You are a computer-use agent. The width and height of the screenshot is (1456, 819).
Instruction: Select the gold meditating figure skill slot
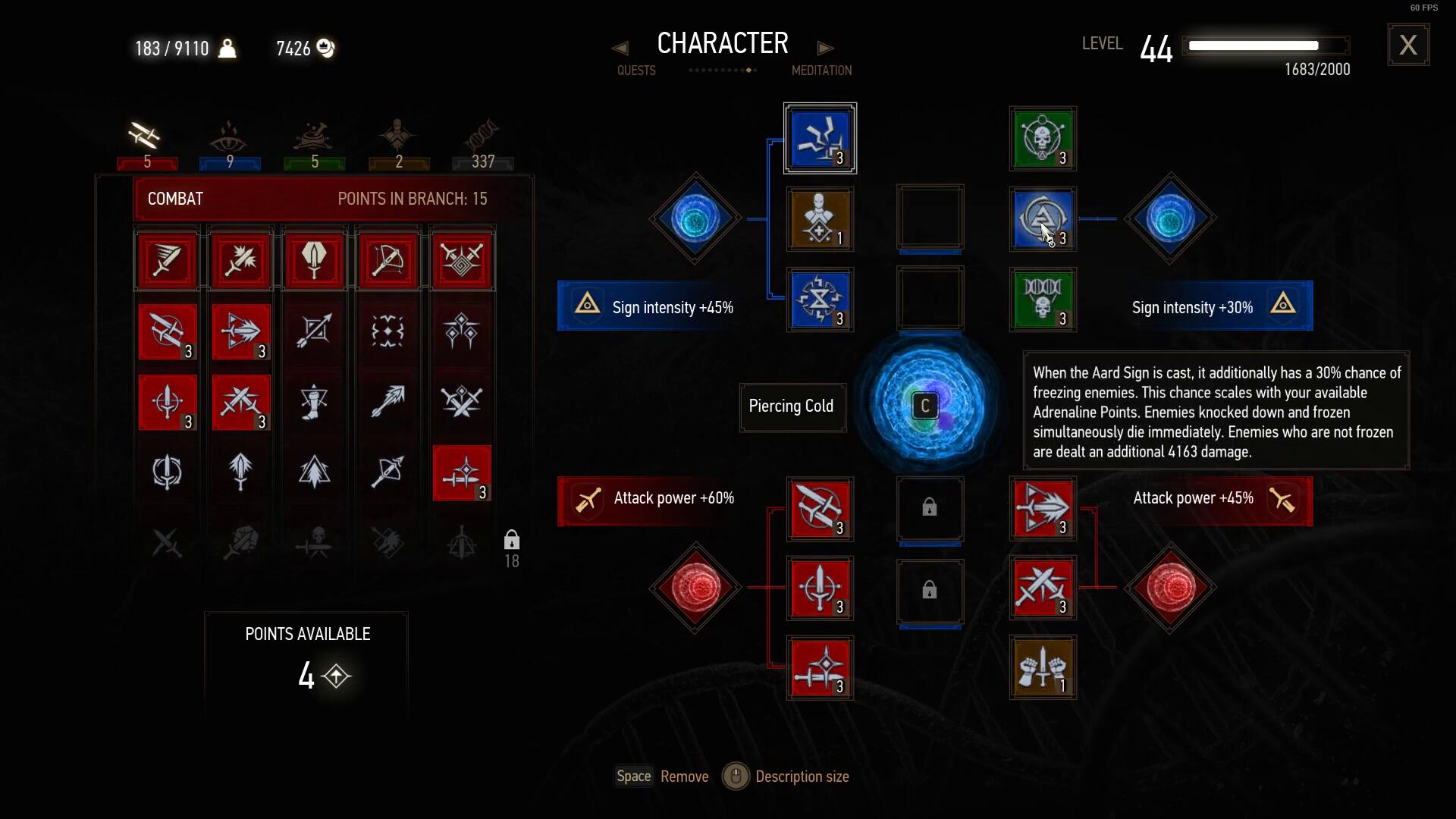[x=820, y=219]
